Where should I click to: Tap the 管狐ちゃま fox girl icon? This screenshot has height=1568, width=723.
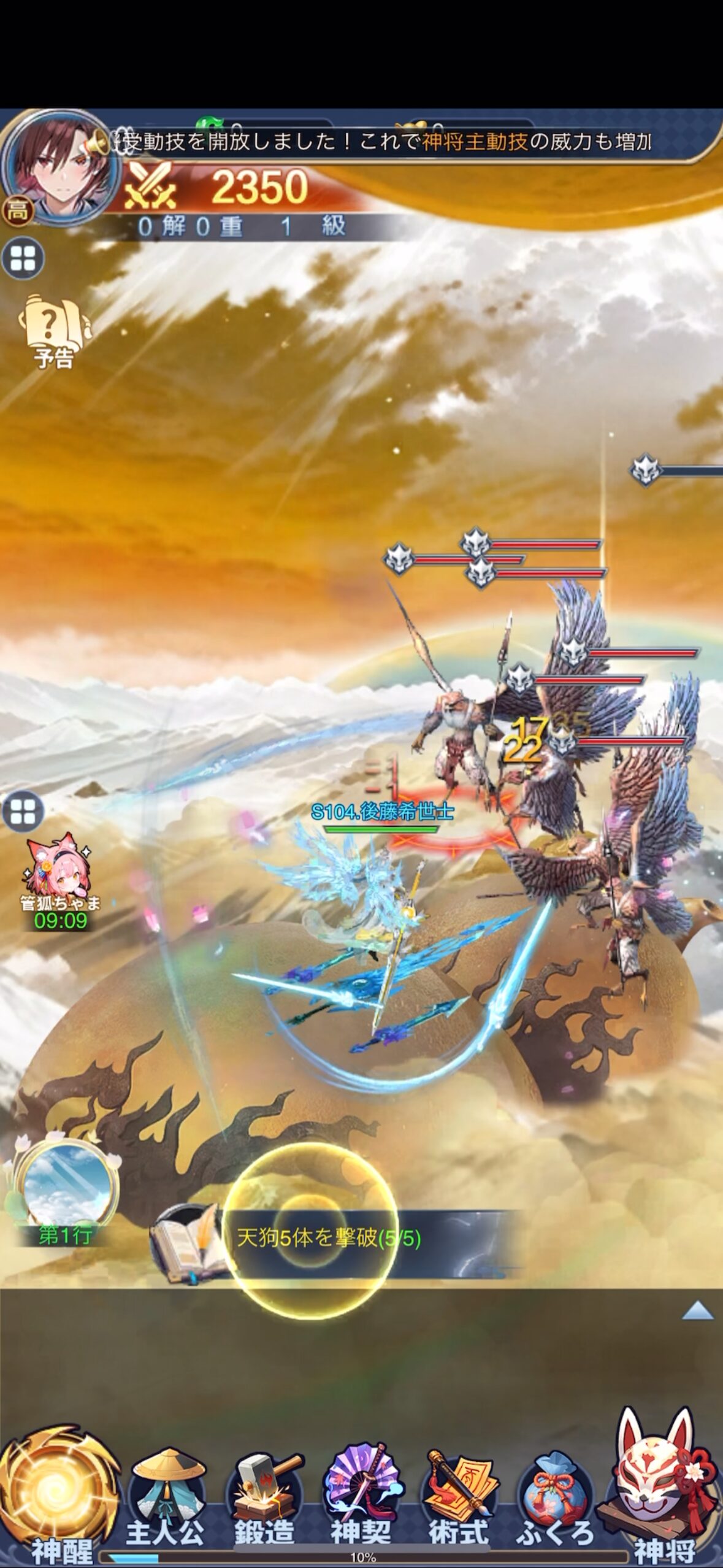(59, 879)
